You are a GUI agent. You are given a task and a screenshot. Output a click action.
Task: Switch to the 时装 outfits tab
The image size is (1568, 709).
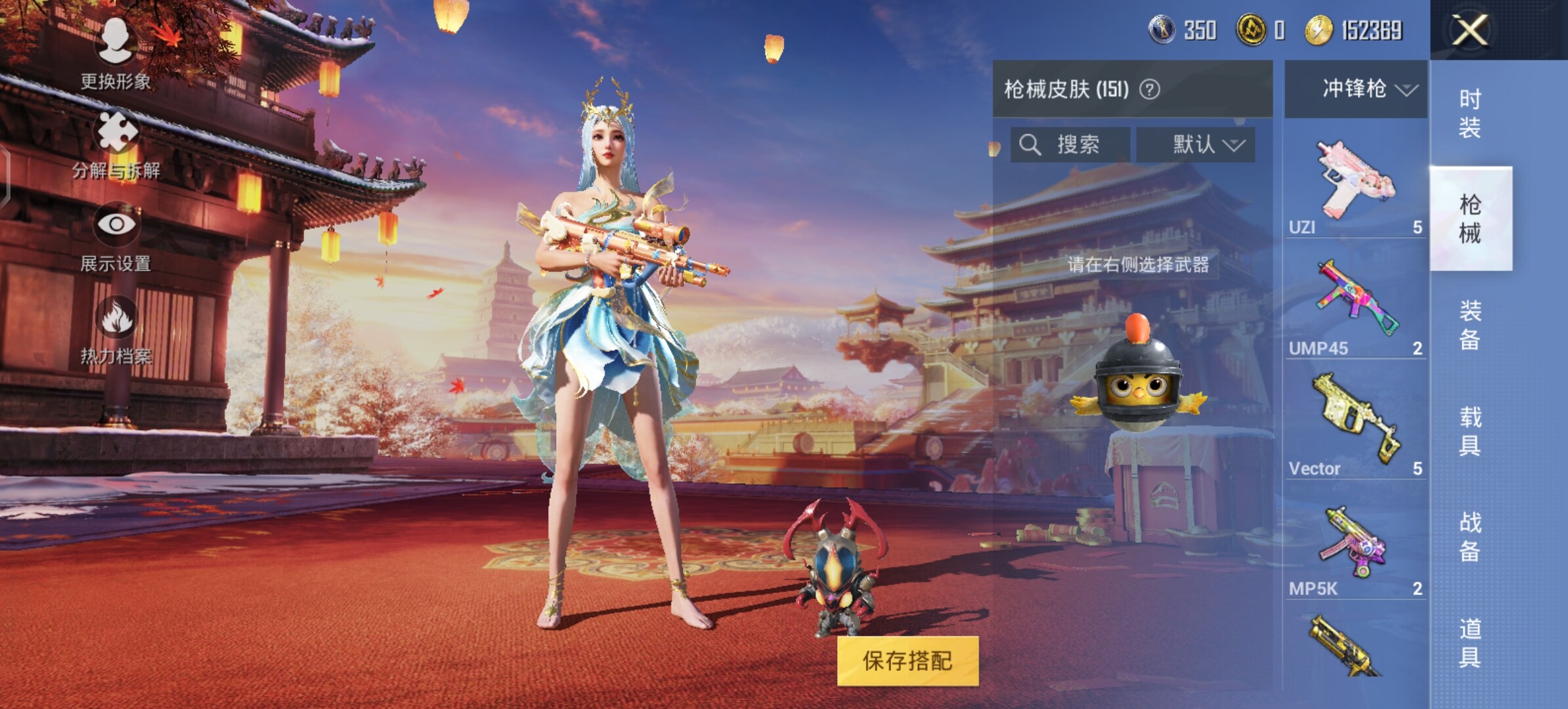click(1471, 113)
